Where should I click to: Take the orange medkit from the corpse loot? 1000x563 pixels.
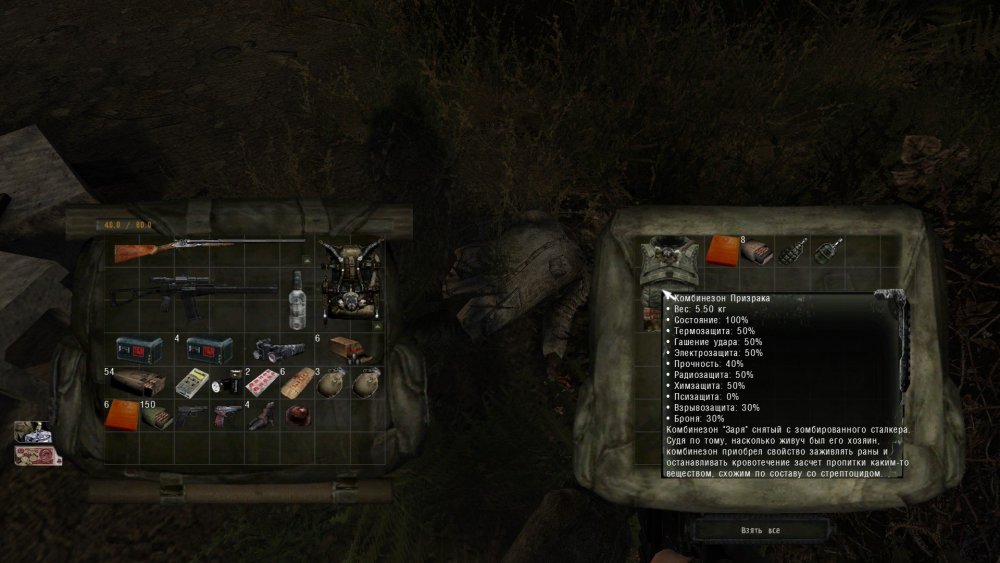(722, 250)
